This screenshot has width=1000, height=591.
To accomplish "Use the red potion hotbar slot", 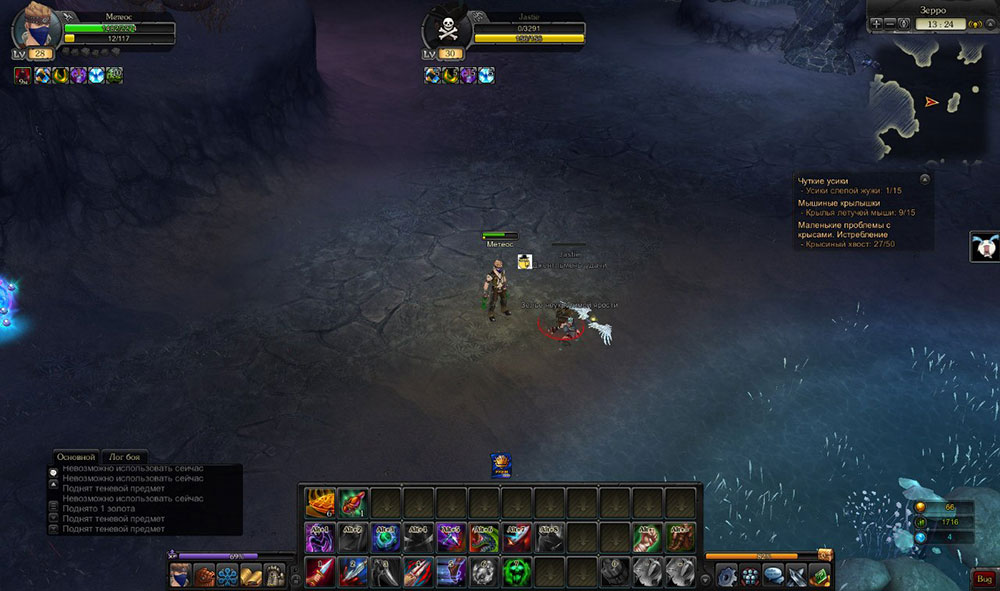I will tap(353, 500).
